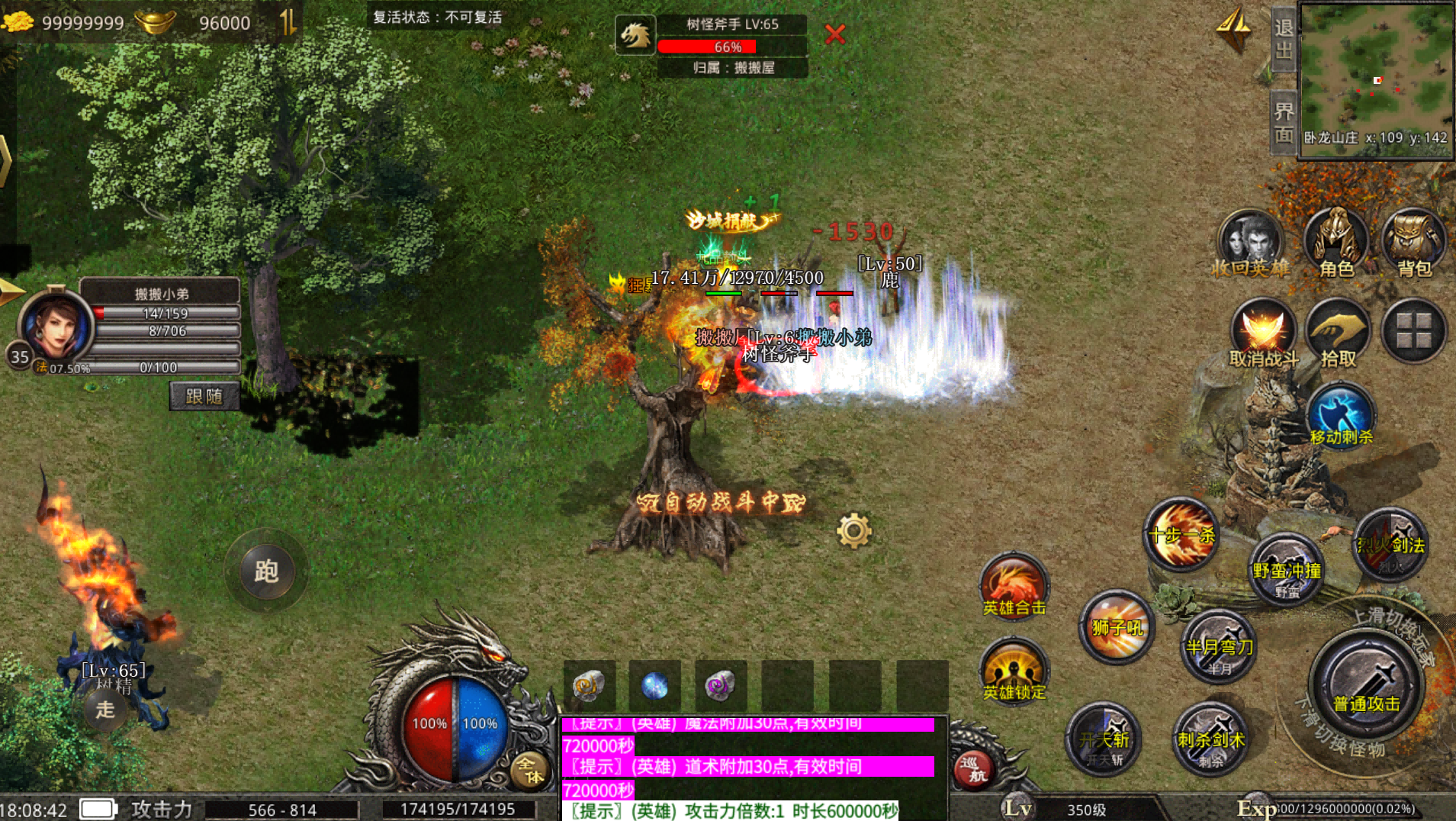Screen dimensions: 1456x821
Task: Trigger the 英雄合击 hero combo attack
Action: 1014,586
